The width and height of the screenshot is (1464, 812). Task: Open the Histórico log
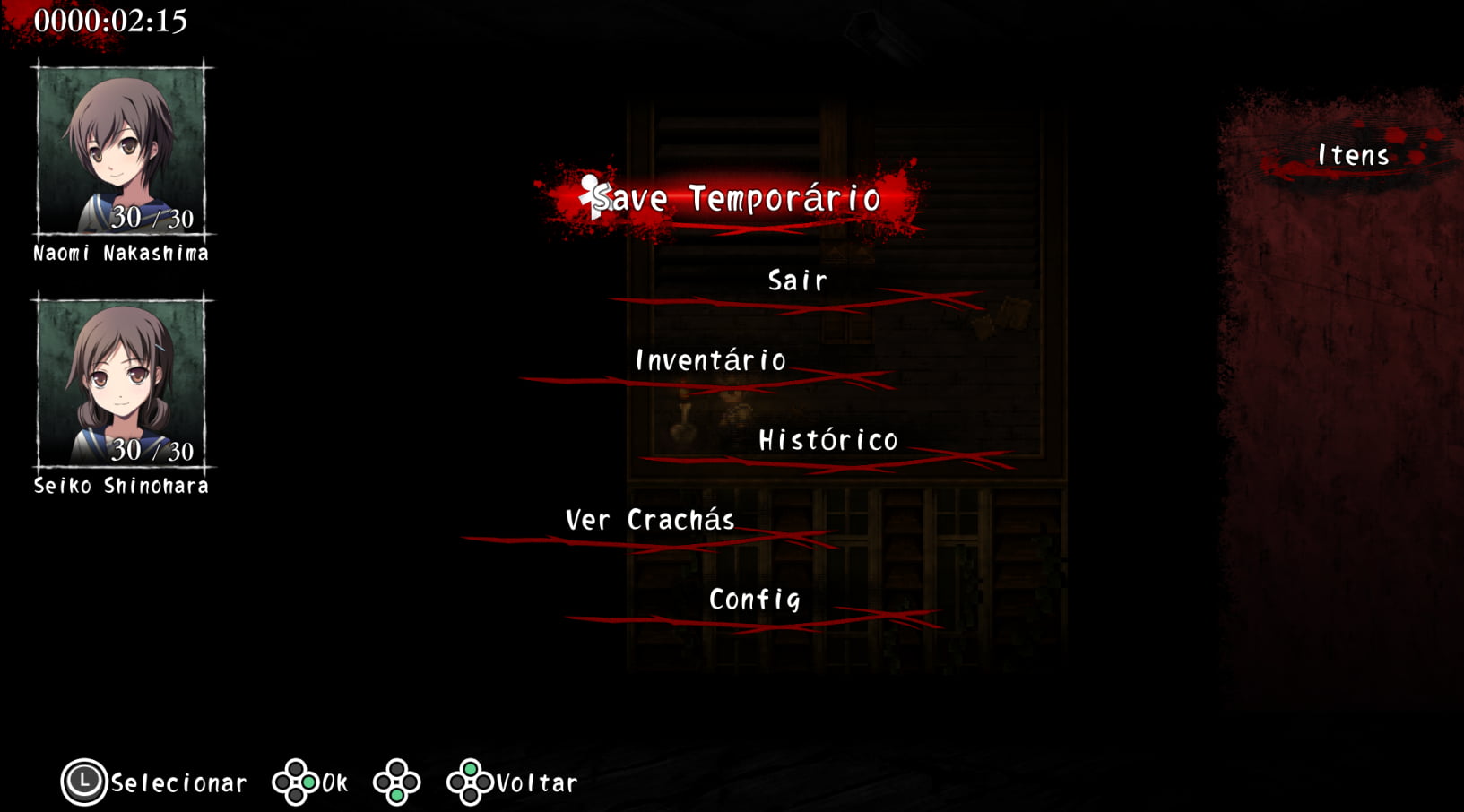[827, 440]
